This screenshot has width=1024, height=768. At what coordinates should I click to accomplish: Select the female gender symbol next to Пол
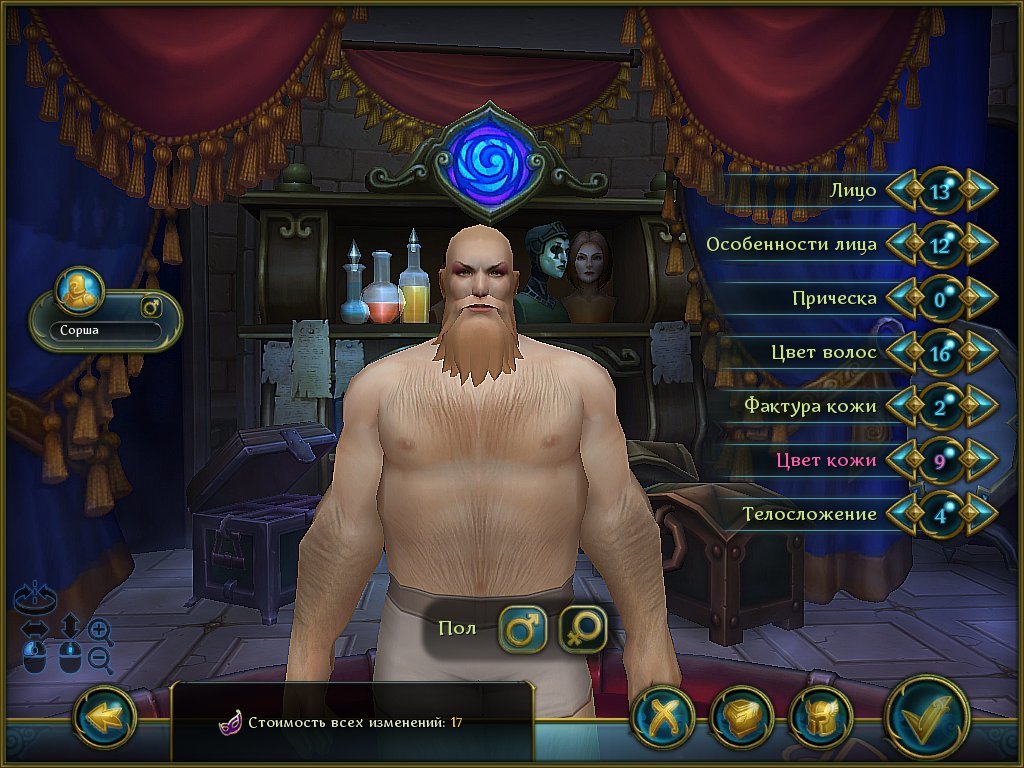(583, 629)
